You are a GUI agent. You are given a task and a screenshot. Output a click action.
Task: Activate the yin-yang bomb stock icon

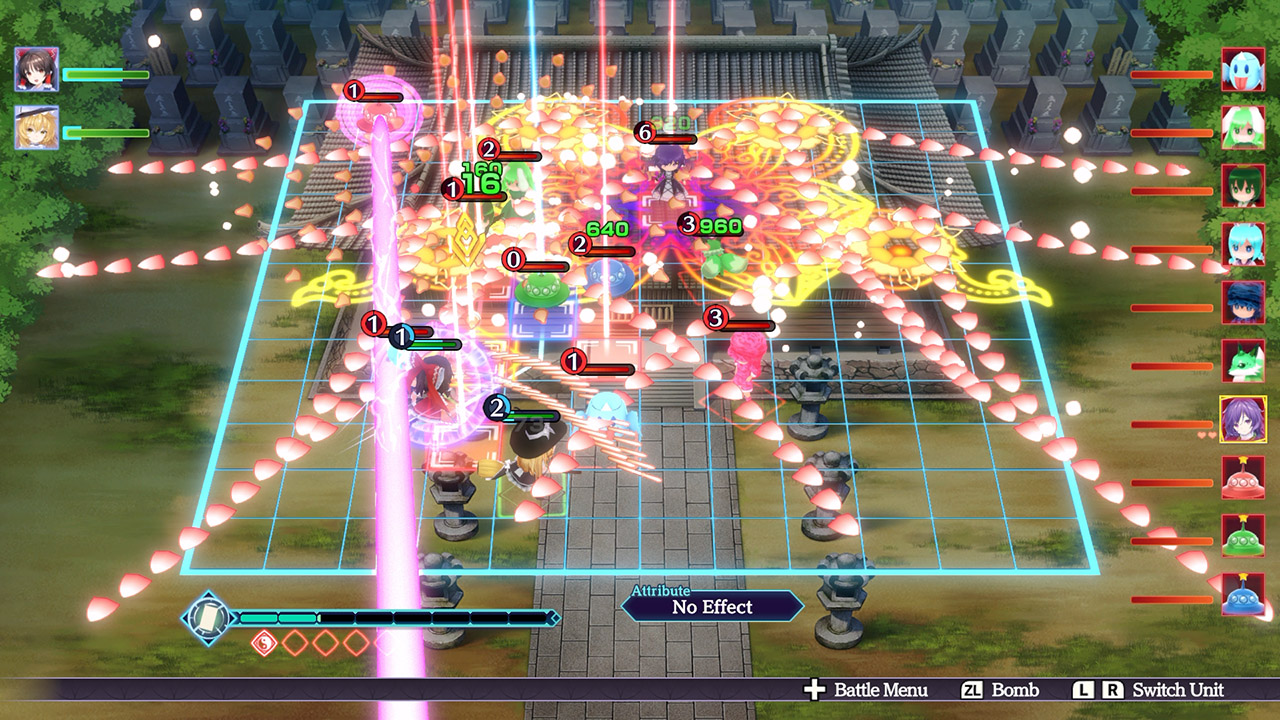[x=263, y=643]
